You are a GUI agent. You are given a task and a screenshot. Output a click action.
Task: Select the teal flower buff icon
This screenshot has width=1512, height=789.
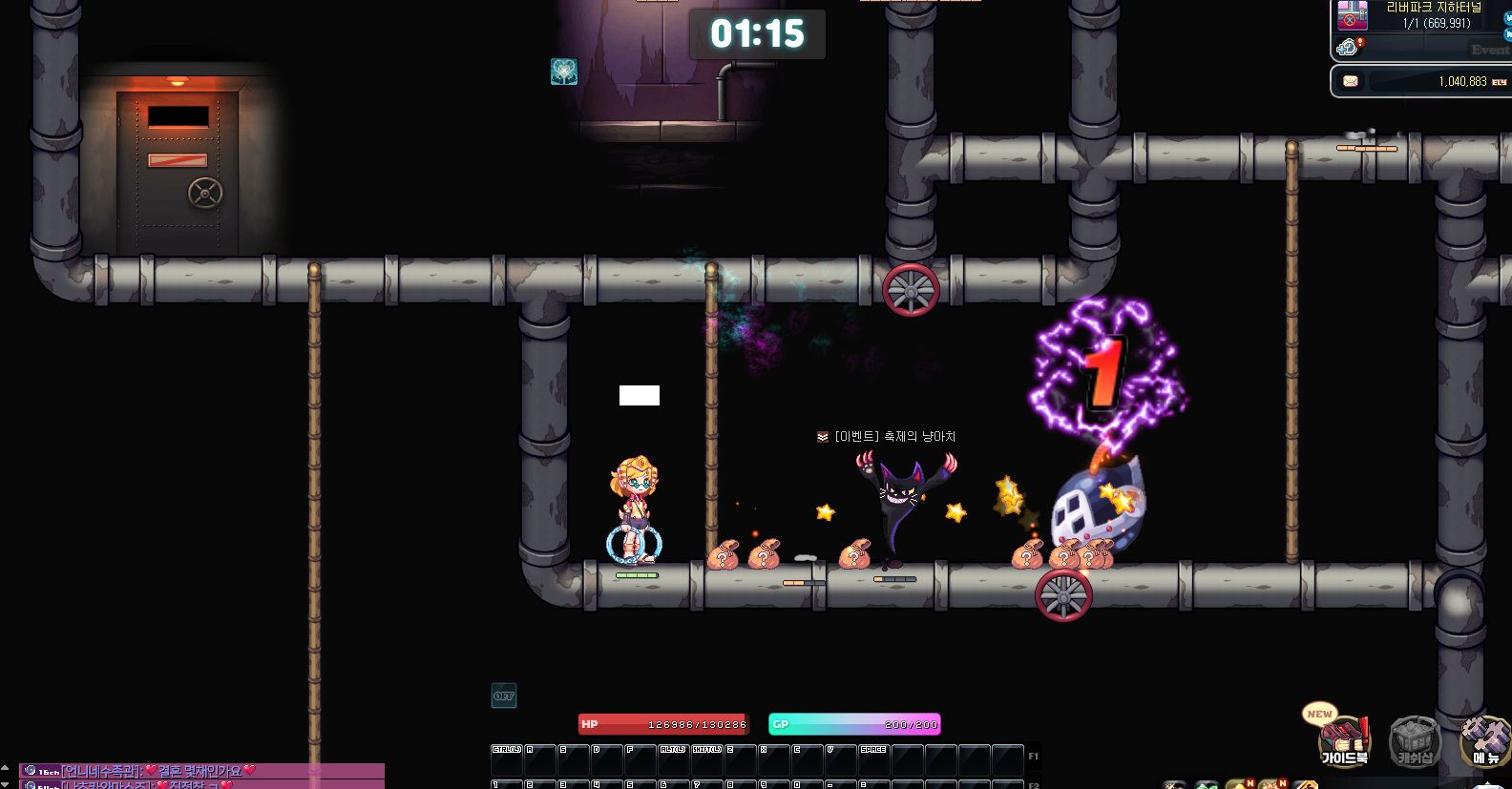pyautogui.click(x=564, y=72)
